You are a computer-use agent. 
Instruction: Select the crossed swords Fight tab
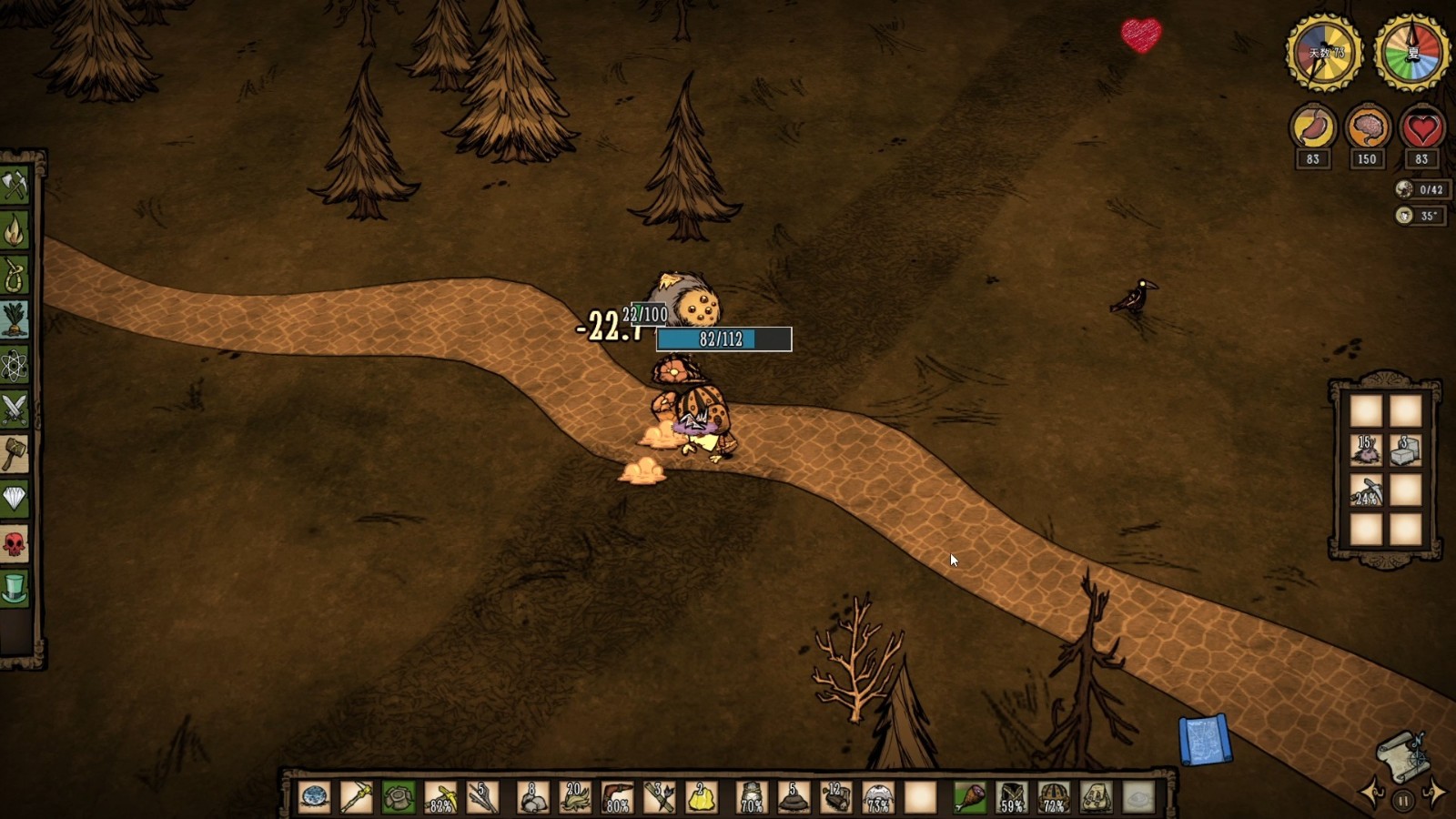[x=15, y=409]
